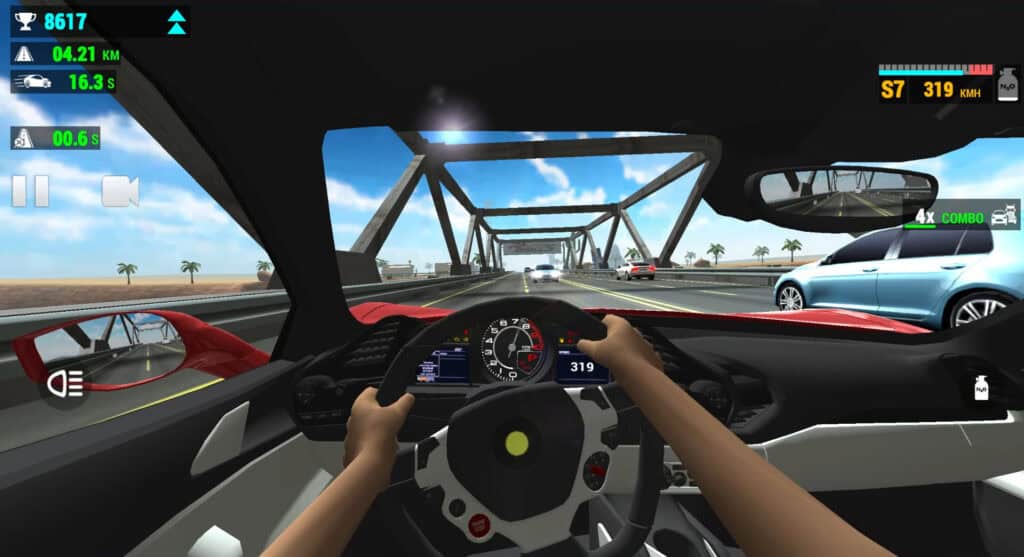Switch the camera view
1024x557 pixels.
tap(119, 191)
